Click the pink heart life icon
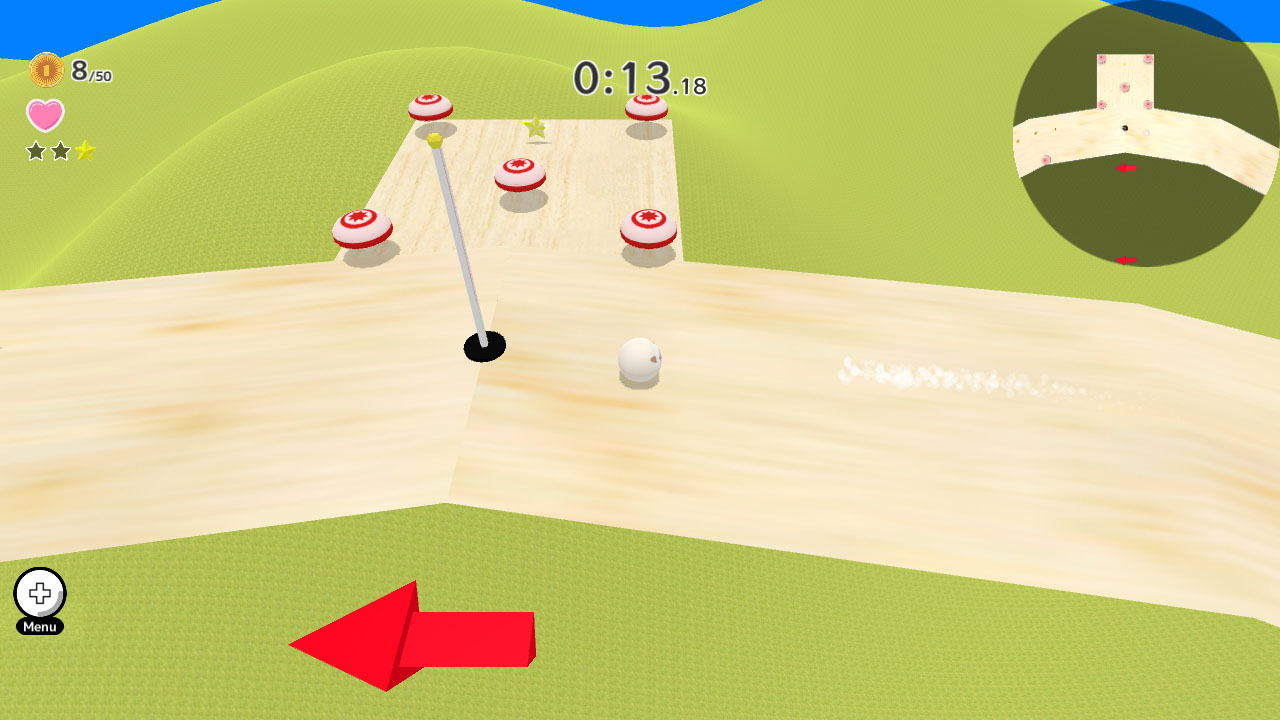This screenshot has width=1280, height=720. 42,116
